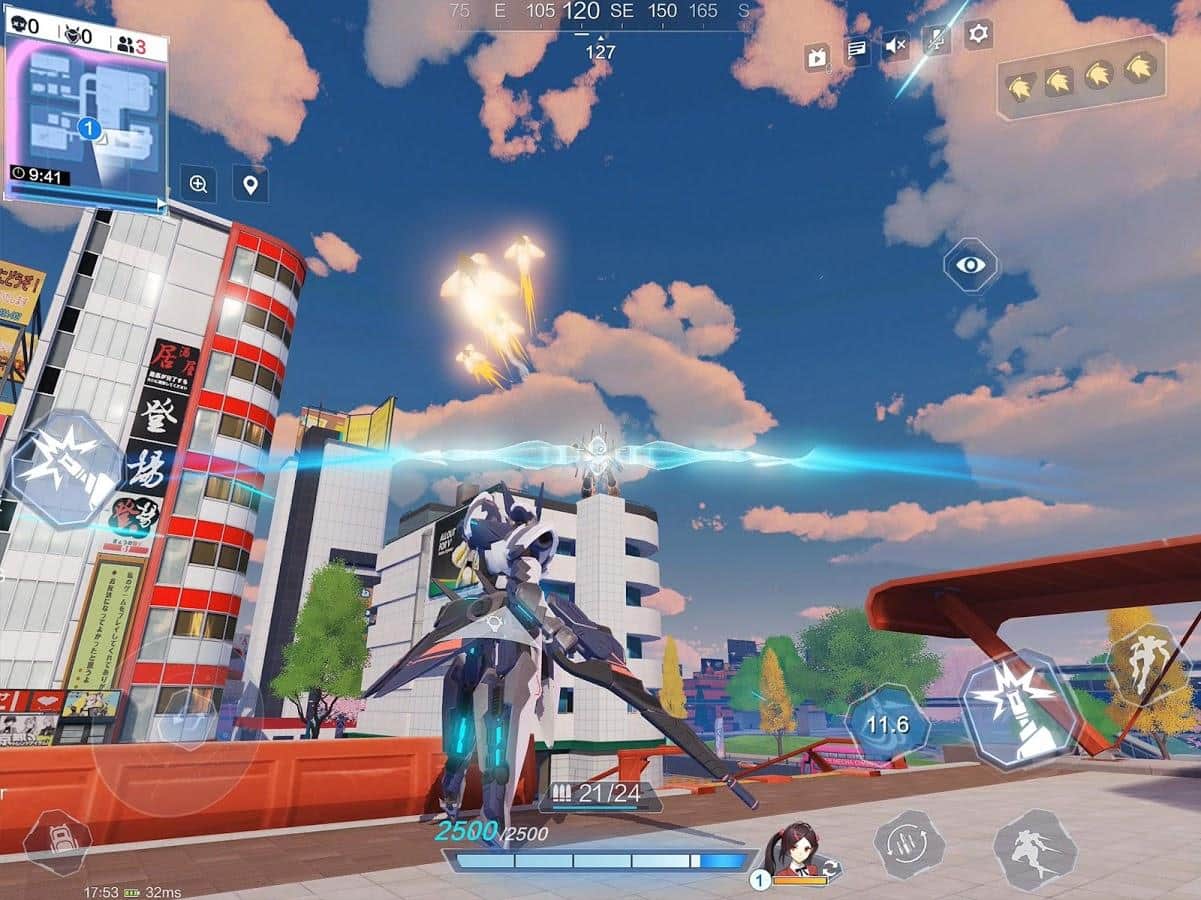Open the gear settings menu

[978, 35]
